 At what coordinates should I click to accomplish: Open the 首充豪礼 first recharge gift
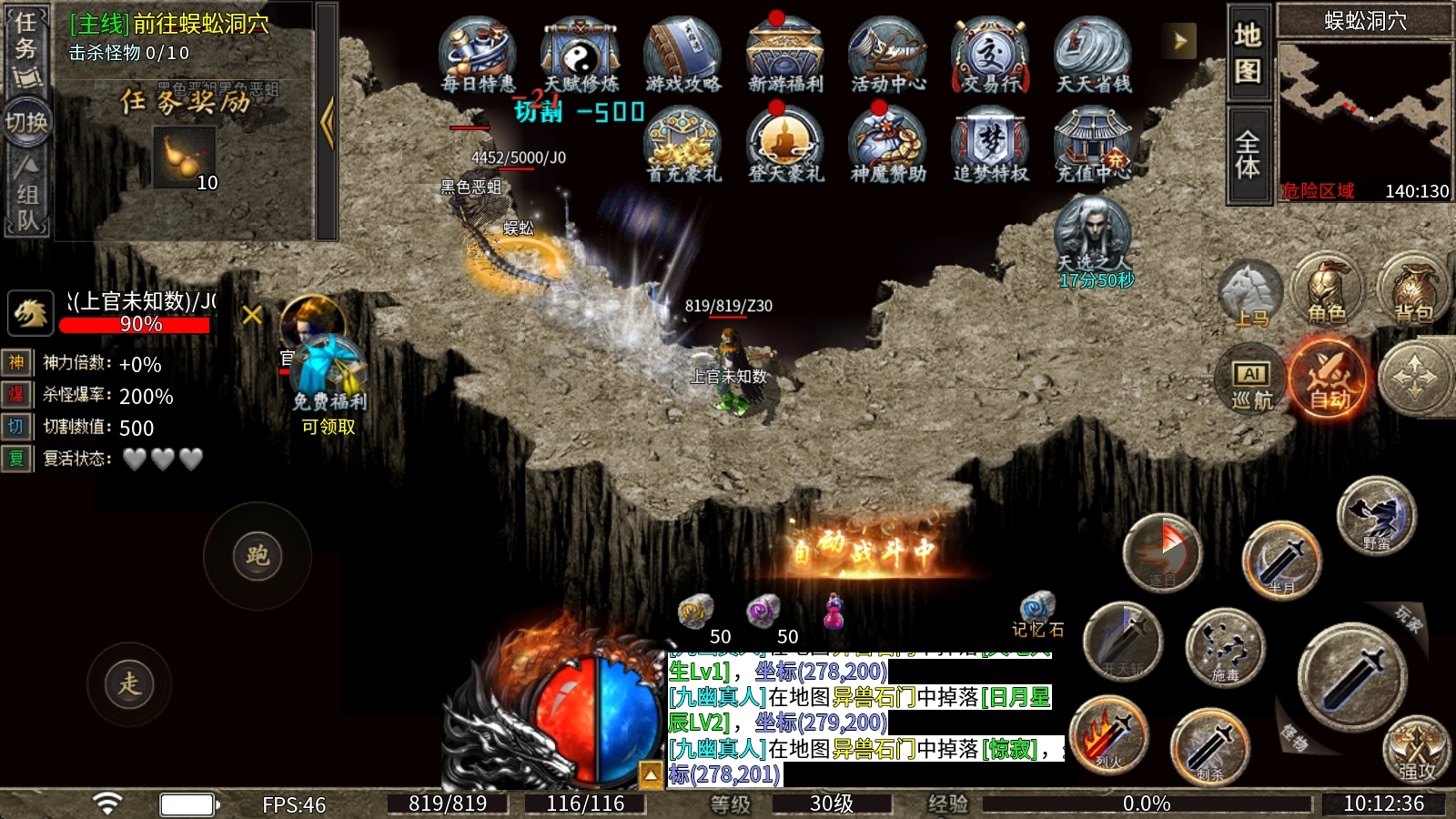point(682,144)
